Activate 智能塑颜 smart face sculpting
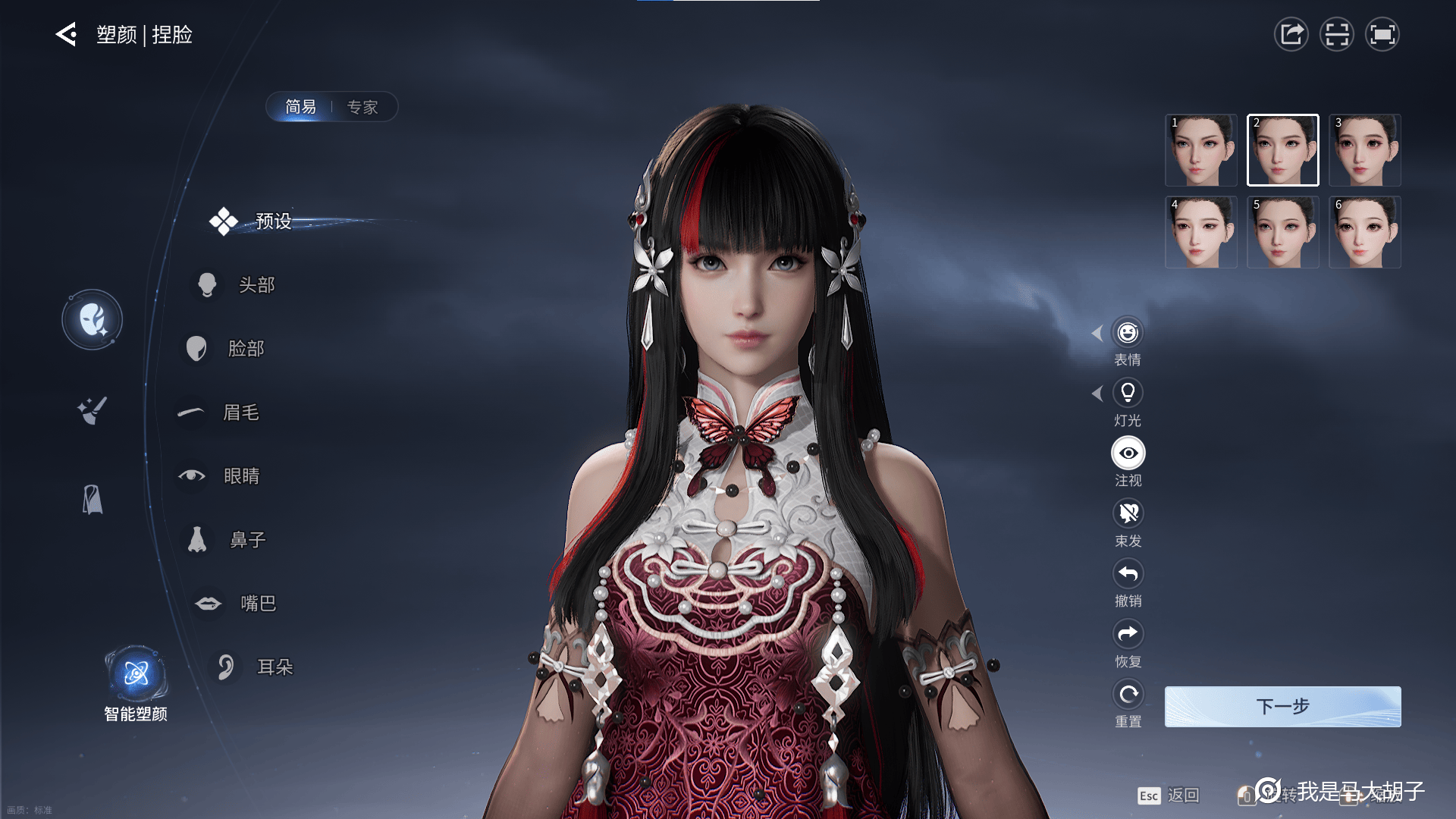This screenshot has width=1456, height=819. 136,675
